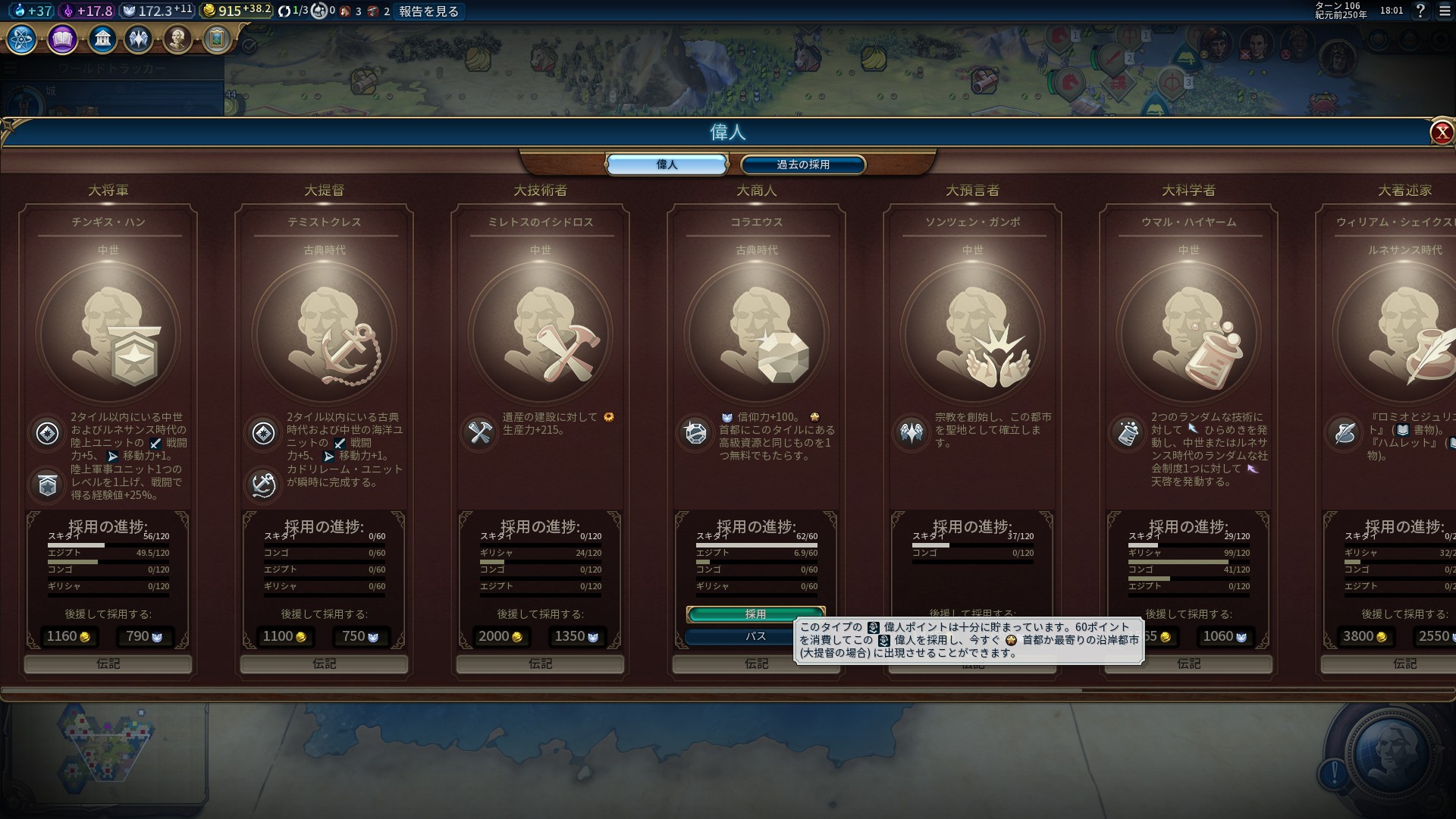Open the Great Scientist's 伝記 biography
The height and width of the screenshot is (819, 1456).
[1188, 664]
